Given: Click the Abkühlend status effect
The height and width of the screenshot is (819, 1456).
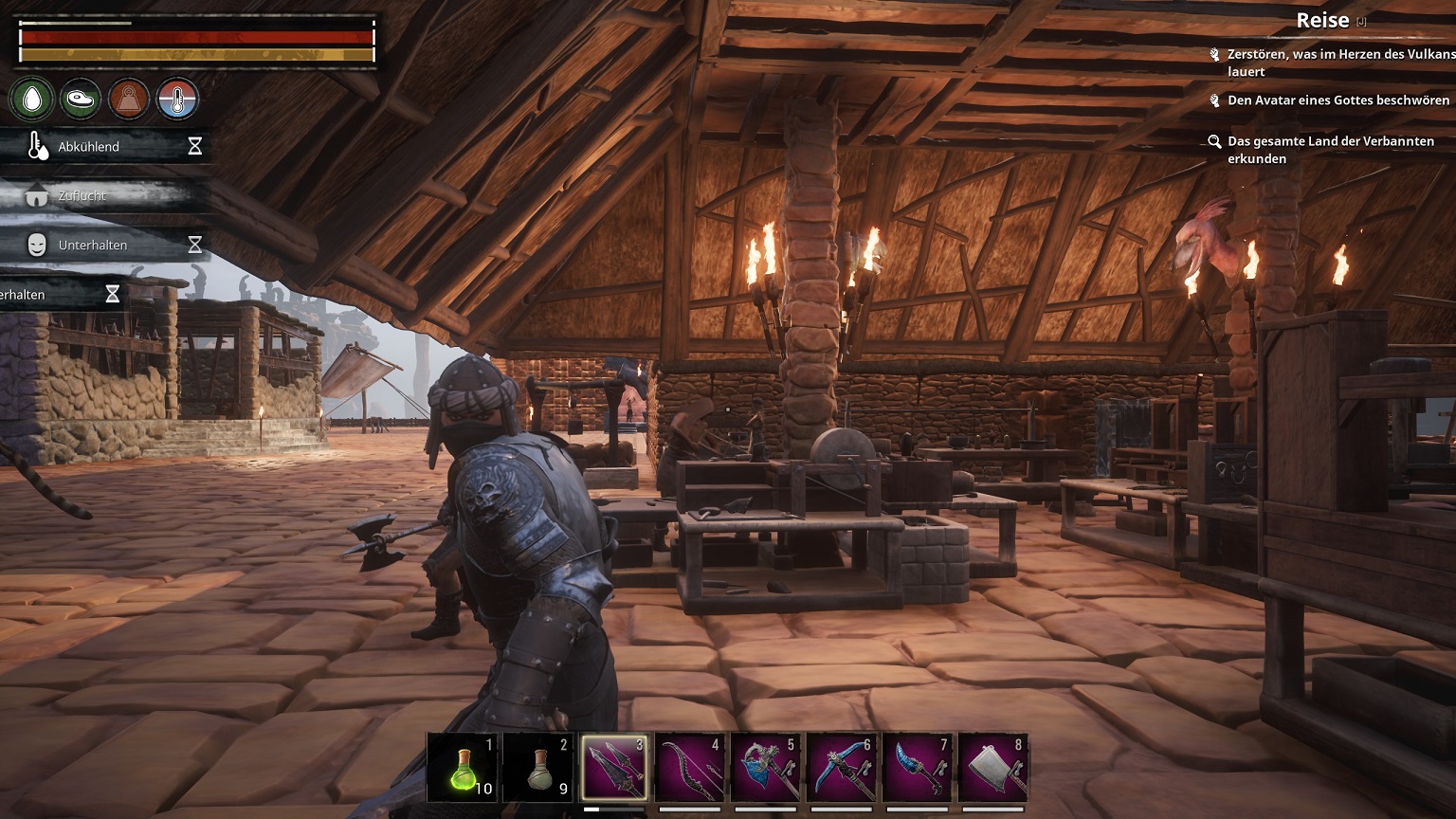Looking at the screenshot, I should [89, 147].
